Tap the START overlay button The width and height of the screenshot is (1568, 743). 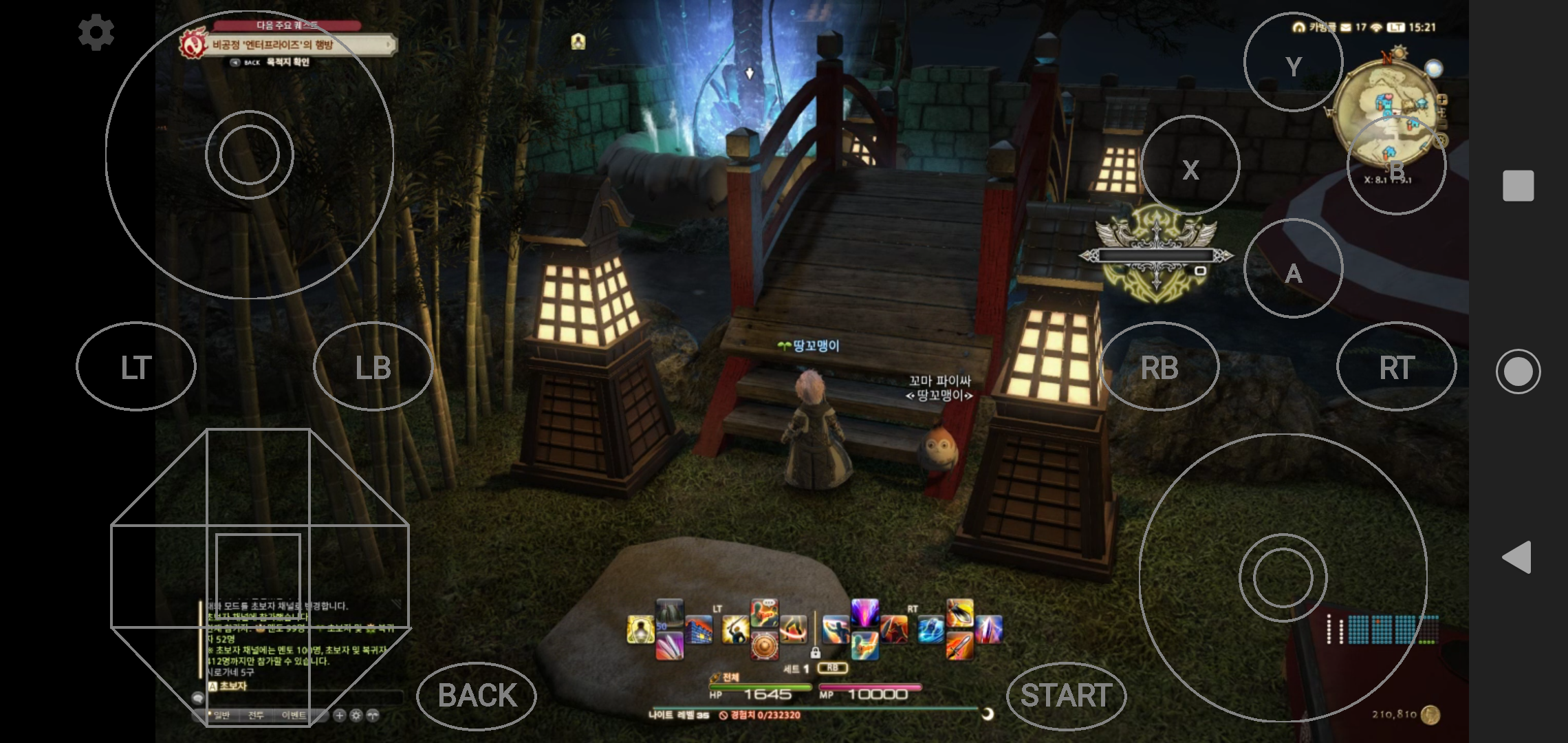(x=1066, y=696)
